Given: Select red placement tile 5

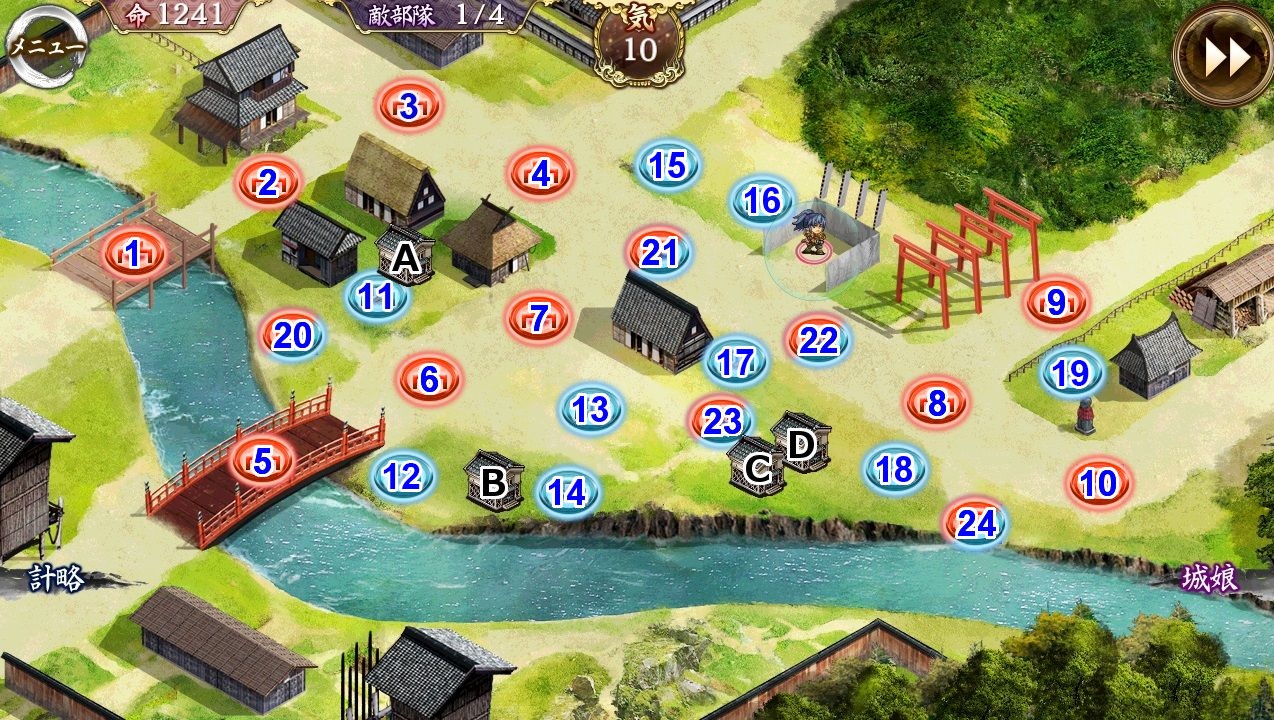Looking at the screenshot, I should (262, 461).
